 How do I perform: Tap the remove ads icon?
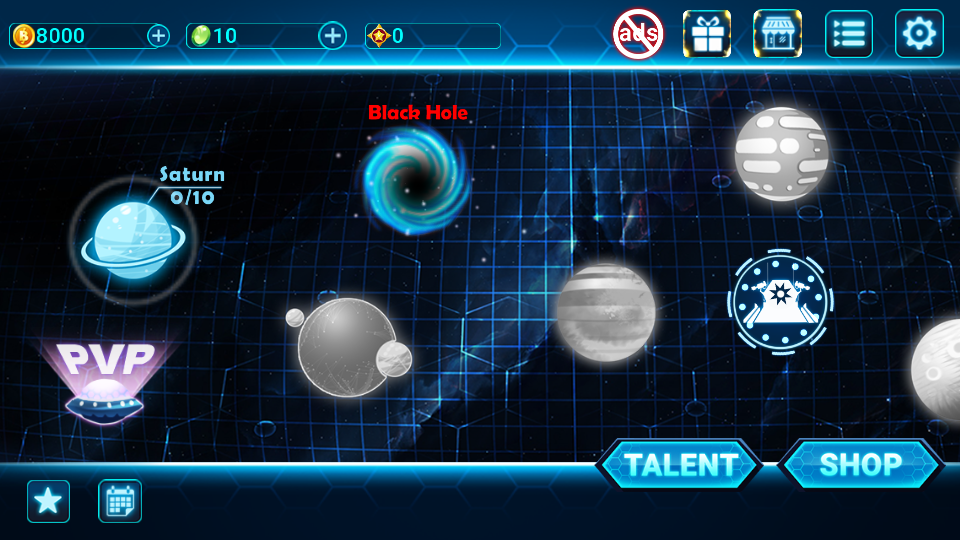[637, 34]
